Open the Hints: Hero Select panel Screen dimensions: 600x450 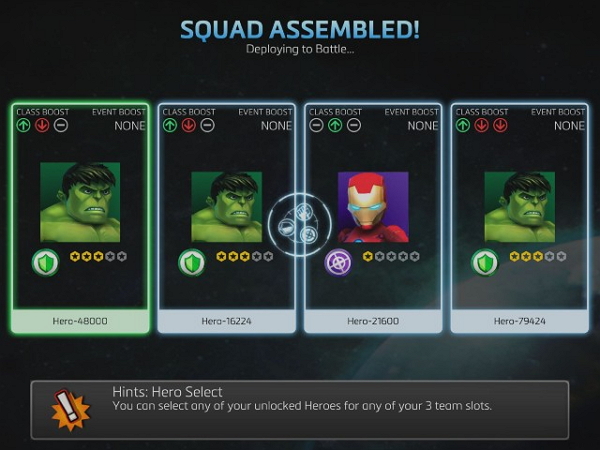pos(300,409)
